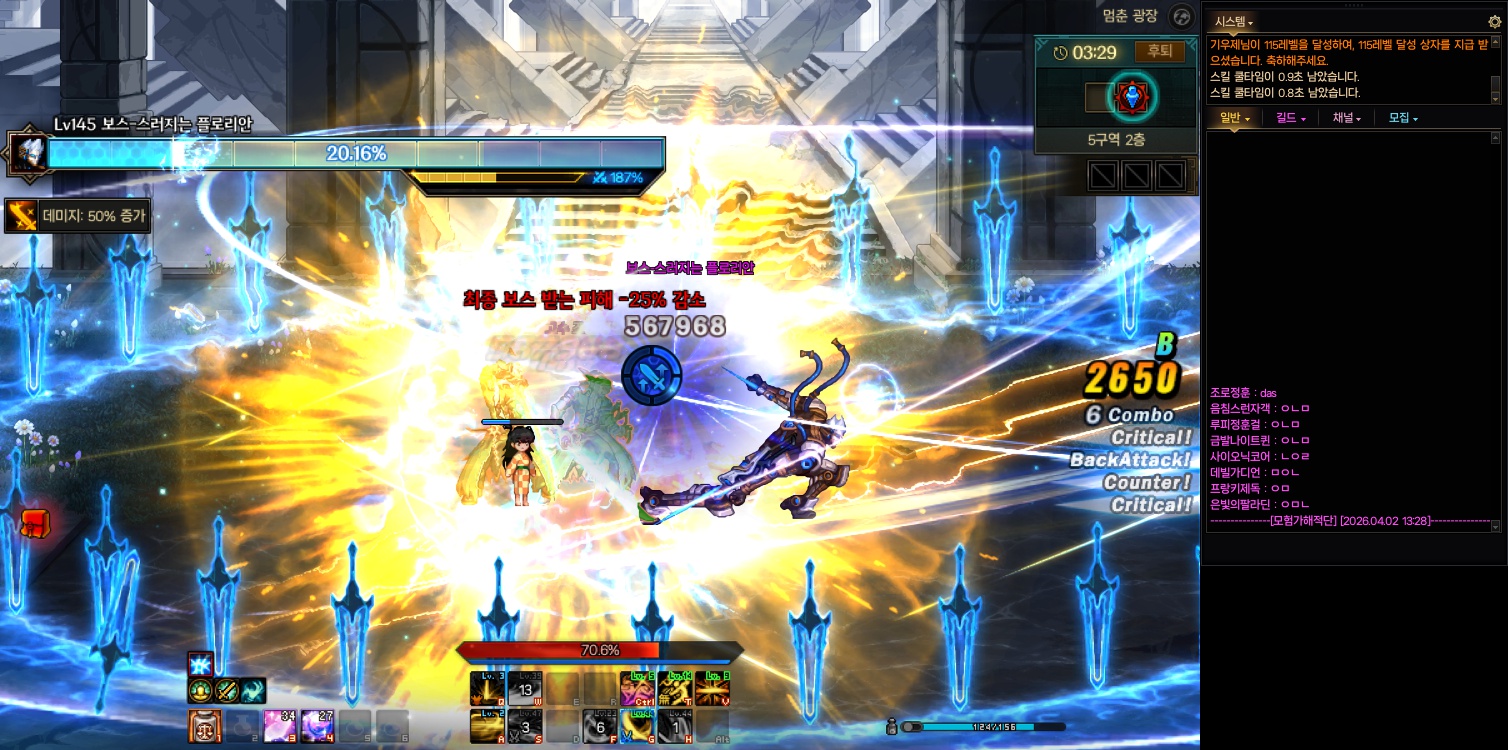
Task: Cast the G key yellow crescent skill
Action: (637, 726)
